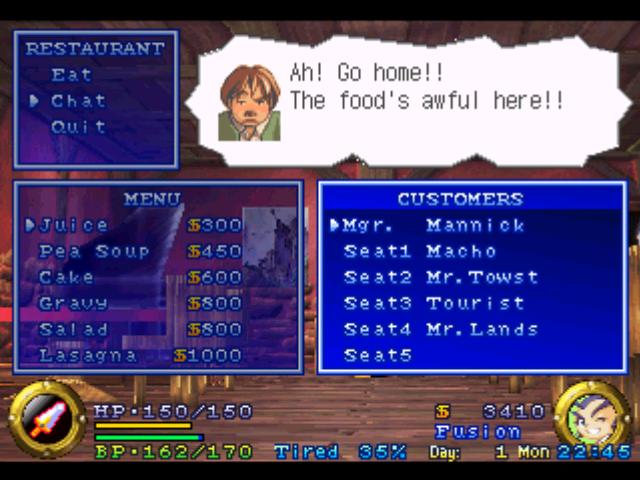This screenshot has height=480, width=640.
Task: Choose the Chat option
Action: click(x=78, y=101)
